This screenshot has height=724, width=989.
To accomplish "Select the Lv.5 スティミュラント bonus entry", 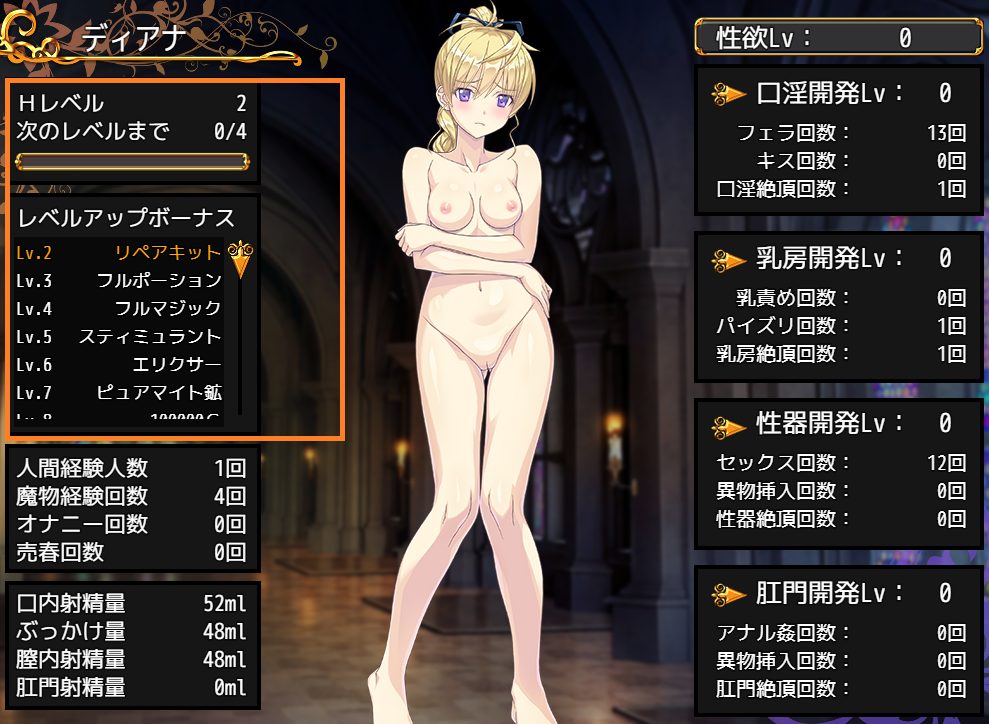I will (x=120, y=336).
